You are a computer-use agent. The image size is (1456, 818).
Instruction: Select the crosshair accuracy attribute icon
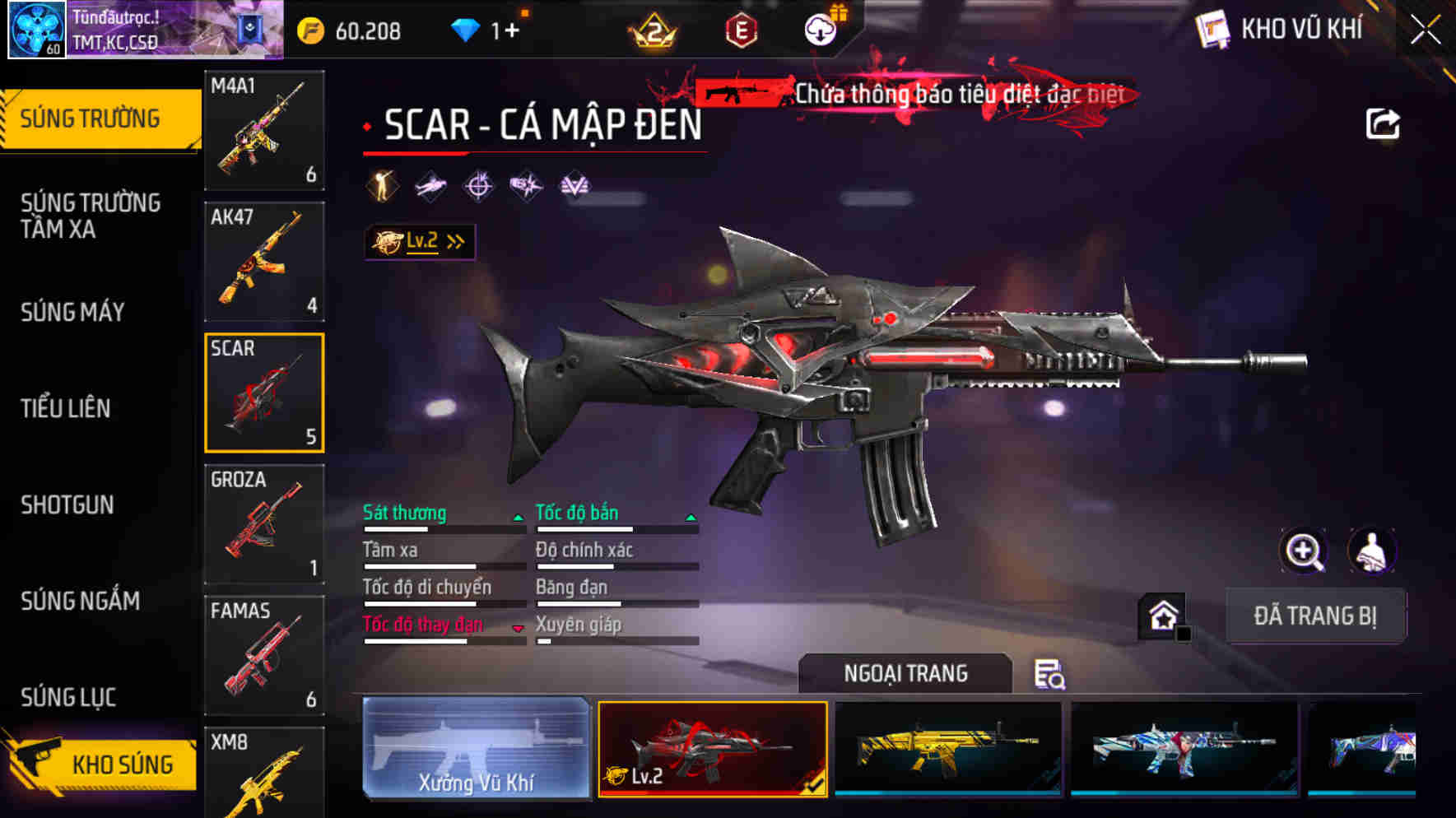(x=479, y=186)
